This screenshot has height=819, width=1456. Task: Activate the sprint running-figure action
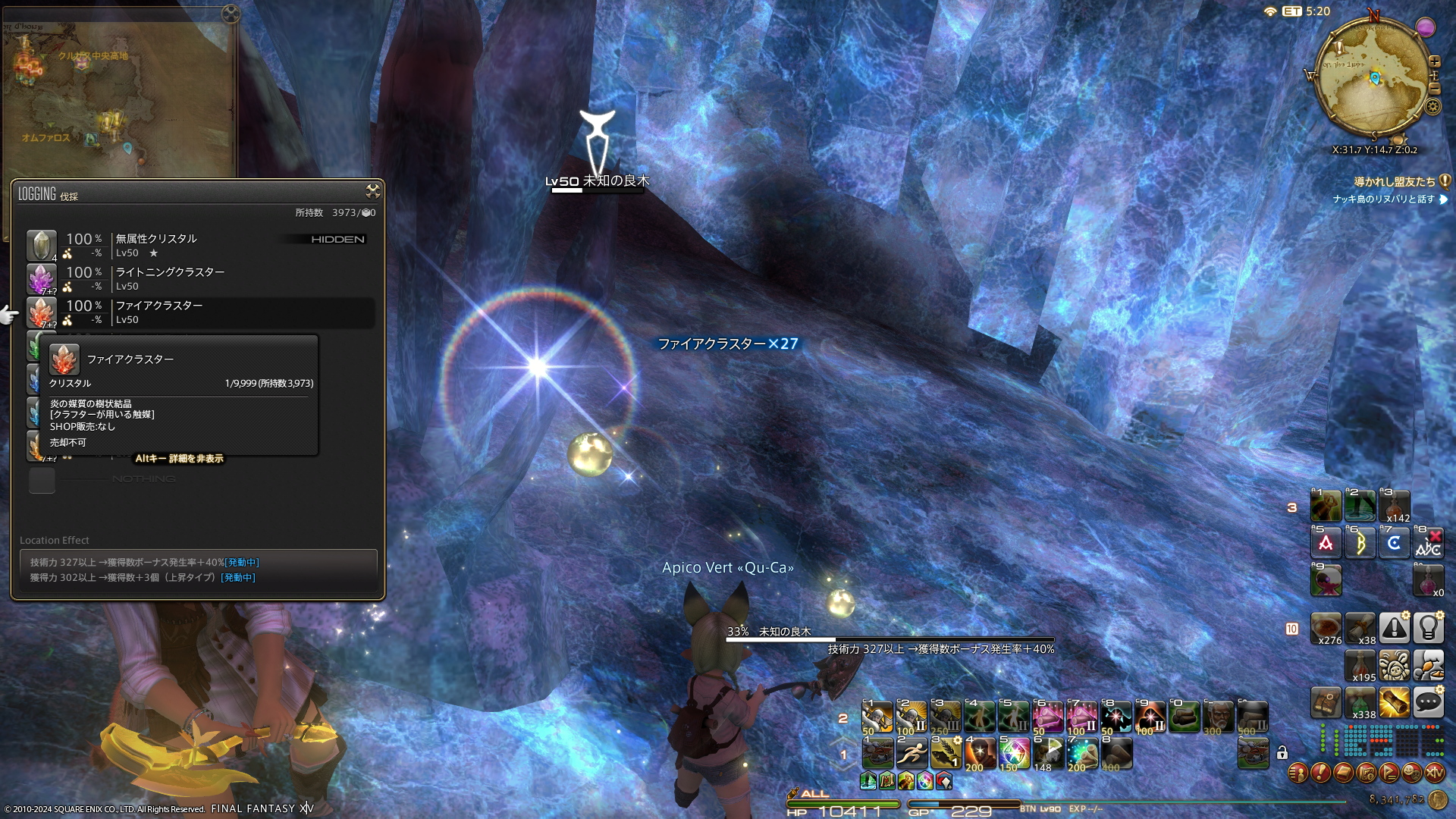click(912, 754)
